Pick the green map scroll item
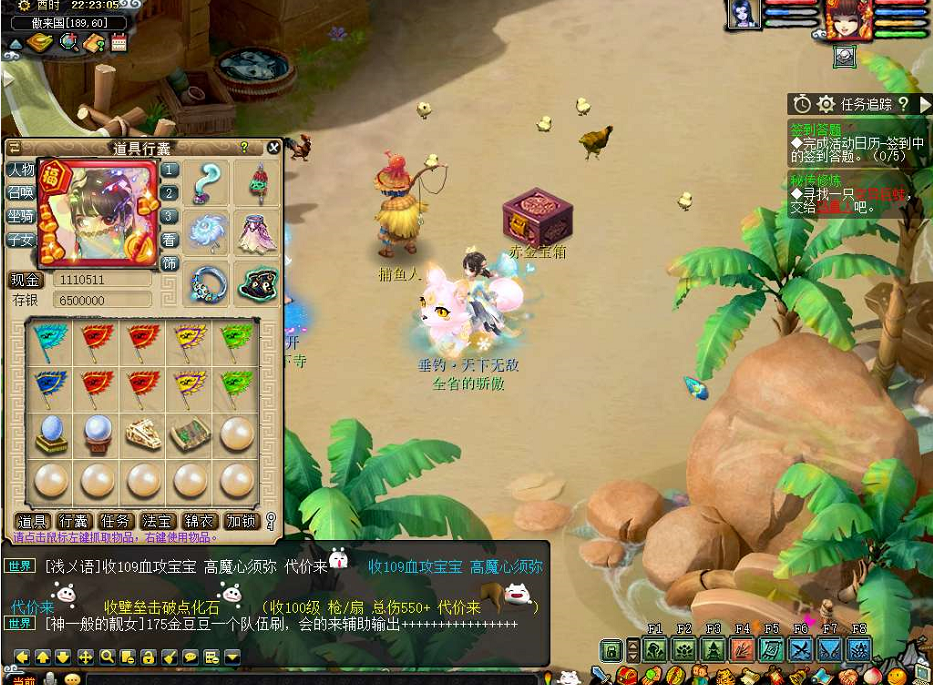Image resolution: width=933 pixels, height=685 pixels. pos(190,434)
